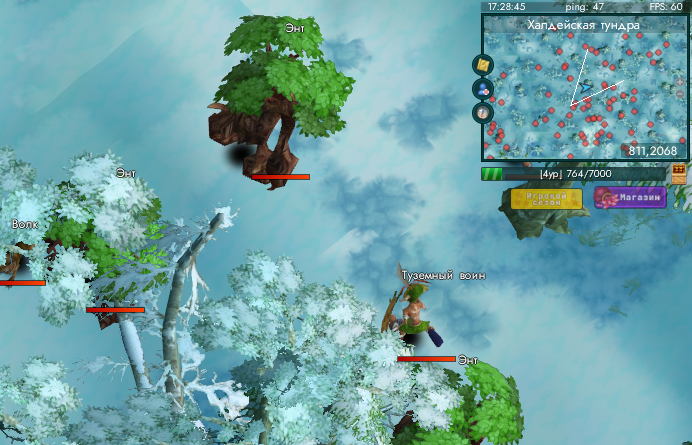Click the blue player-with-plus icon beside the minimap
The image size is (692, 445).
[484, 89]
